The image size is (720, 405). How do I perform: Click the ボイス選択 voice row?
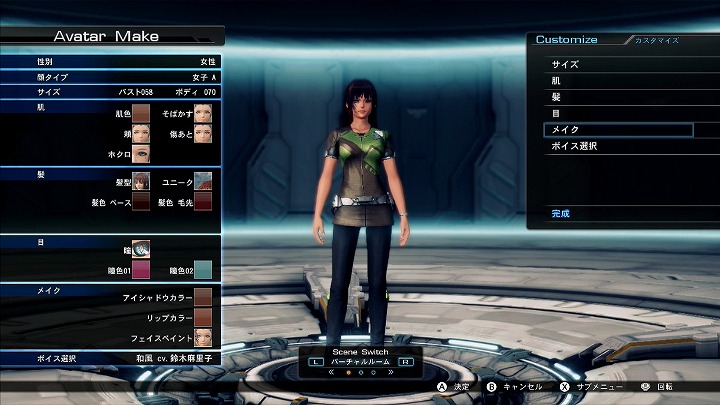pos(110,358)
